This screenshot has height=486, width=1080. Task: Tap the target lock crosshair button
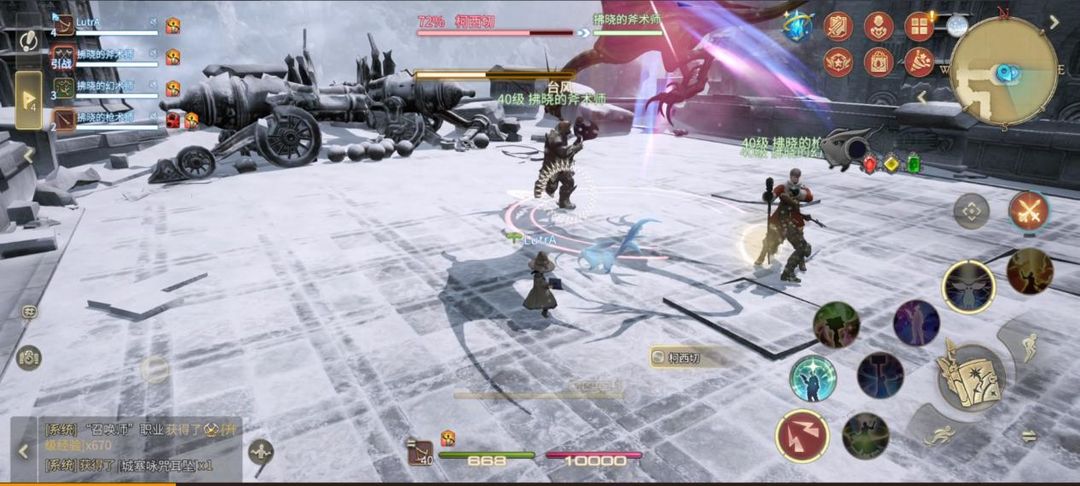coord(971,211)
